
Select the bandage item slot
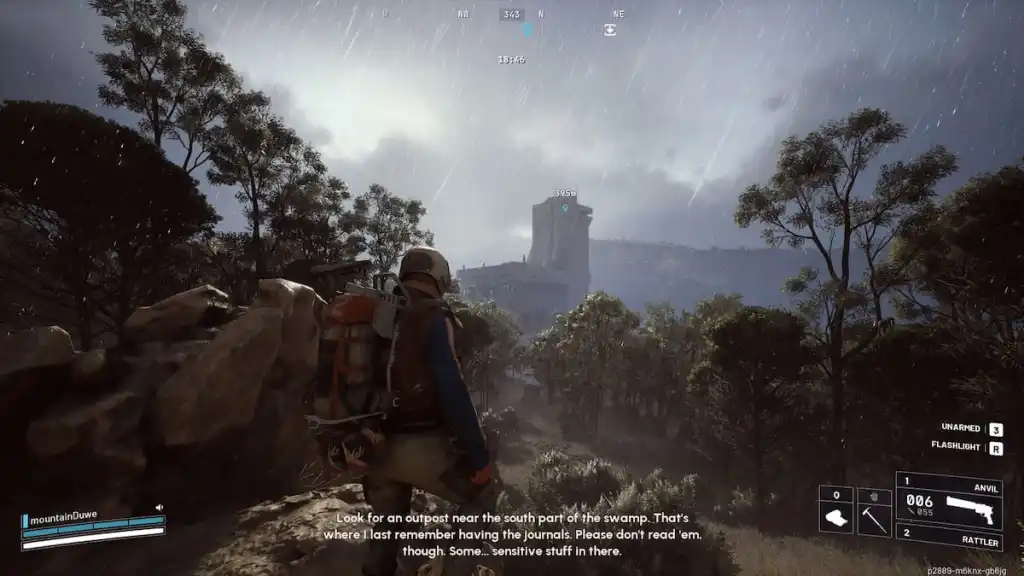[836, 511]
